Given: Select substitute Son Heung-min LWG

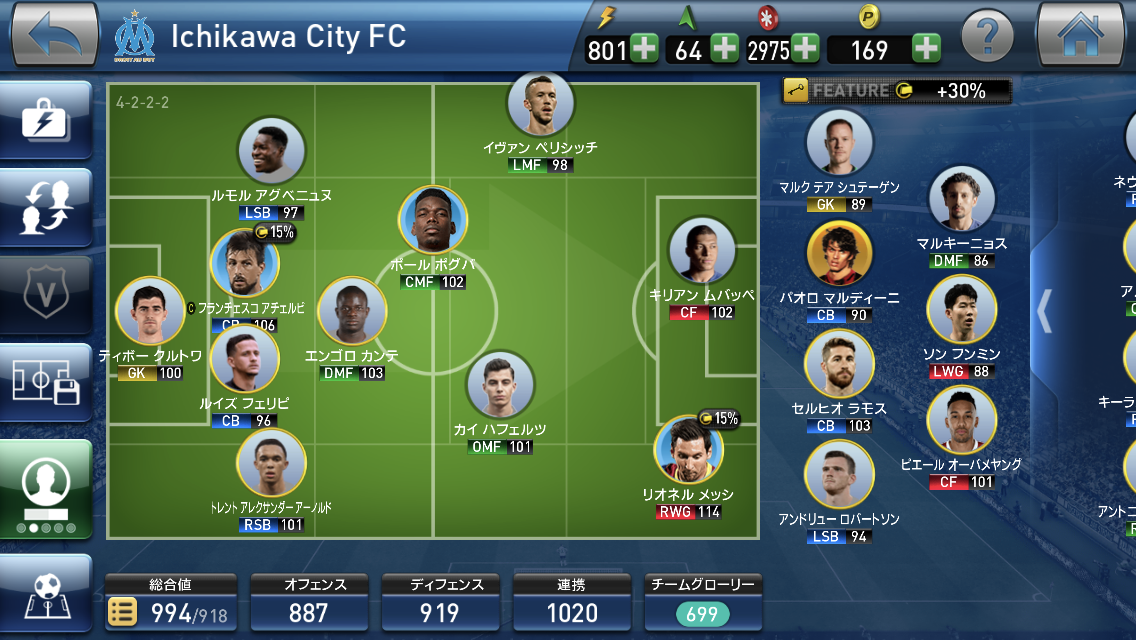Looking at the screenshot, I should pyautogui.click(x=960, y=310).
